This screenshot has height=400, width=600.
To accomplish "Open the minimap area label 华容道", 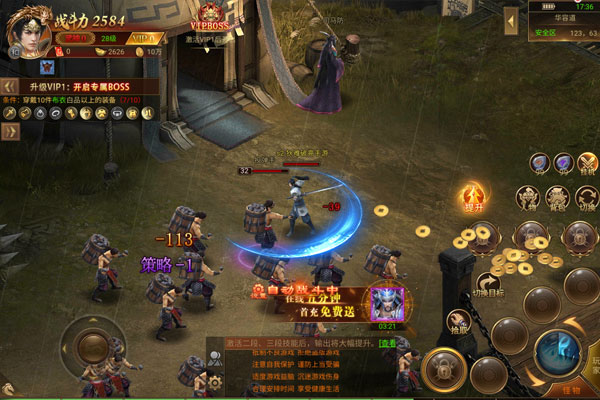I will [567, 16].
